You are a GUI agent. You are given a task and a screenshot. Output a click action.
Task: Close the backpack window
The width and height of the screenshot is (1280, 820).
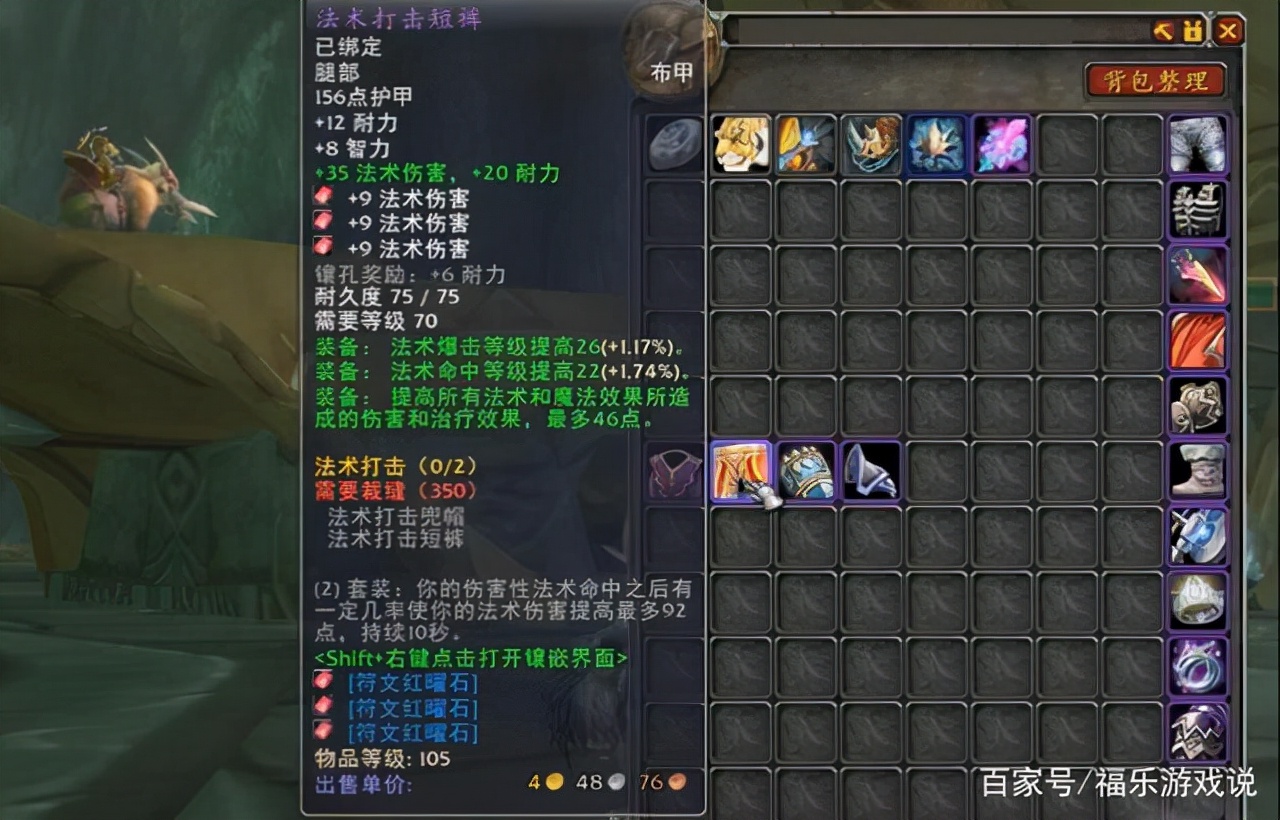click(1228, 31)
